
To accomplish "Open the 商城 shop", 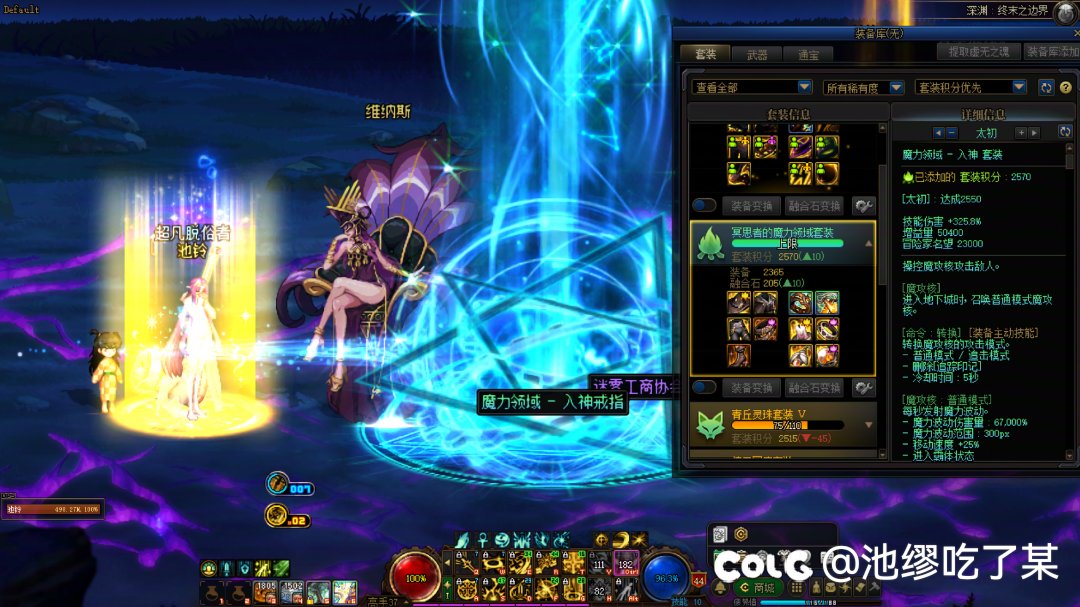I will pyautogui.click(x=759, y=587).
